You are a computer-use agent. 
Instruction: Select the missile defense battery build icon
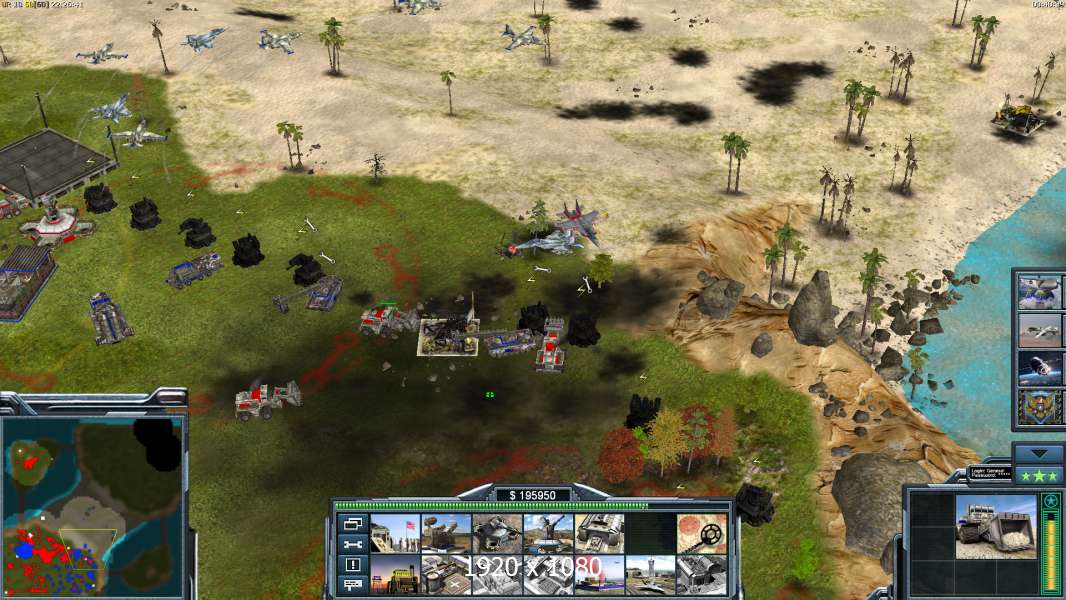point(446,534)
